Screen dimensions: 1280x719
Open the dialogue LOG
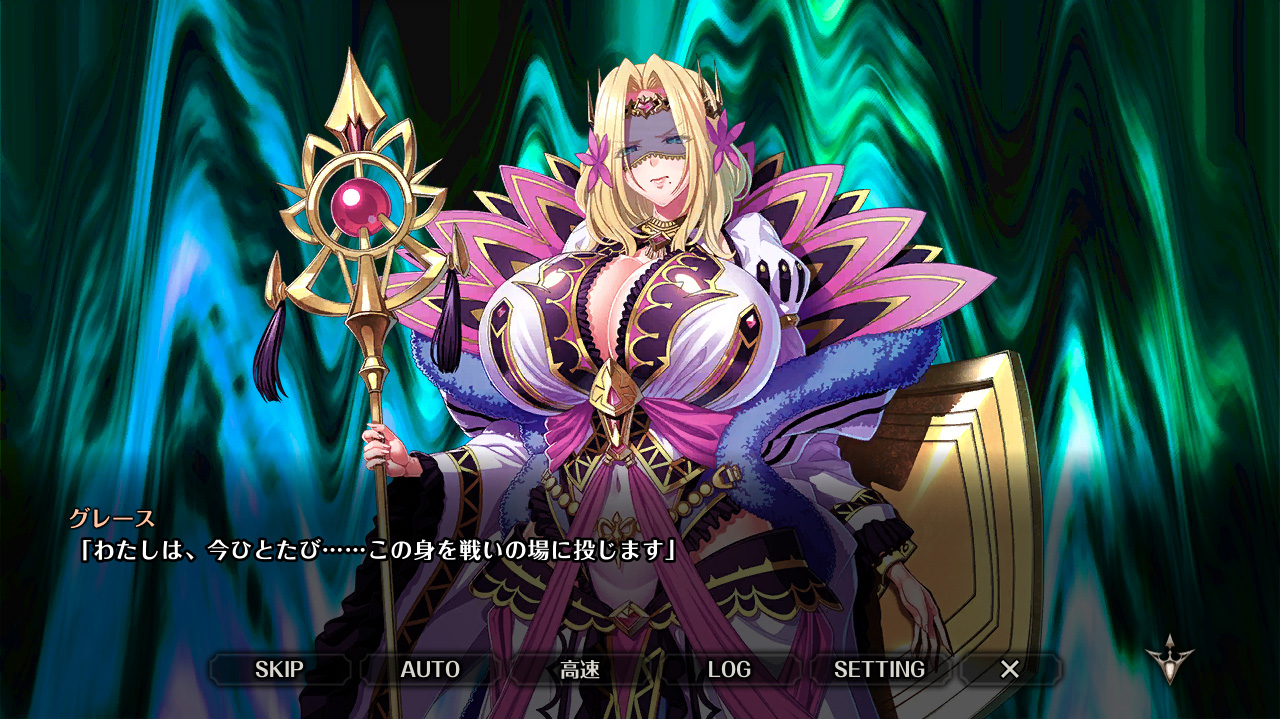pos(729,669)
